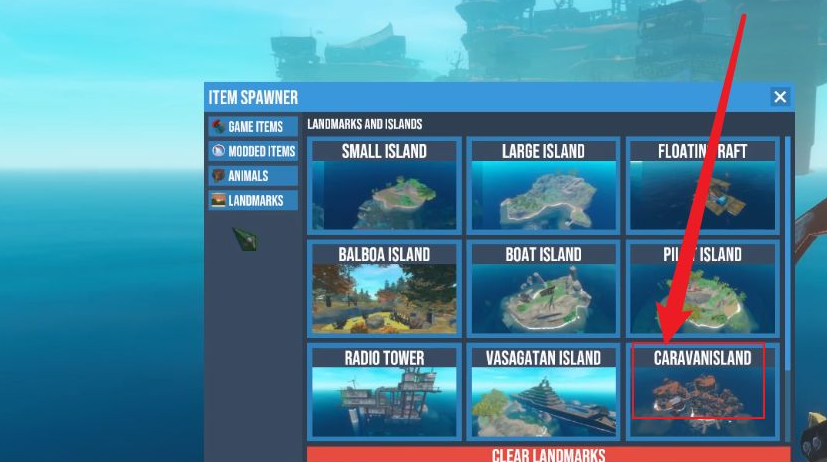Show the Animals category

pos(253,176)
